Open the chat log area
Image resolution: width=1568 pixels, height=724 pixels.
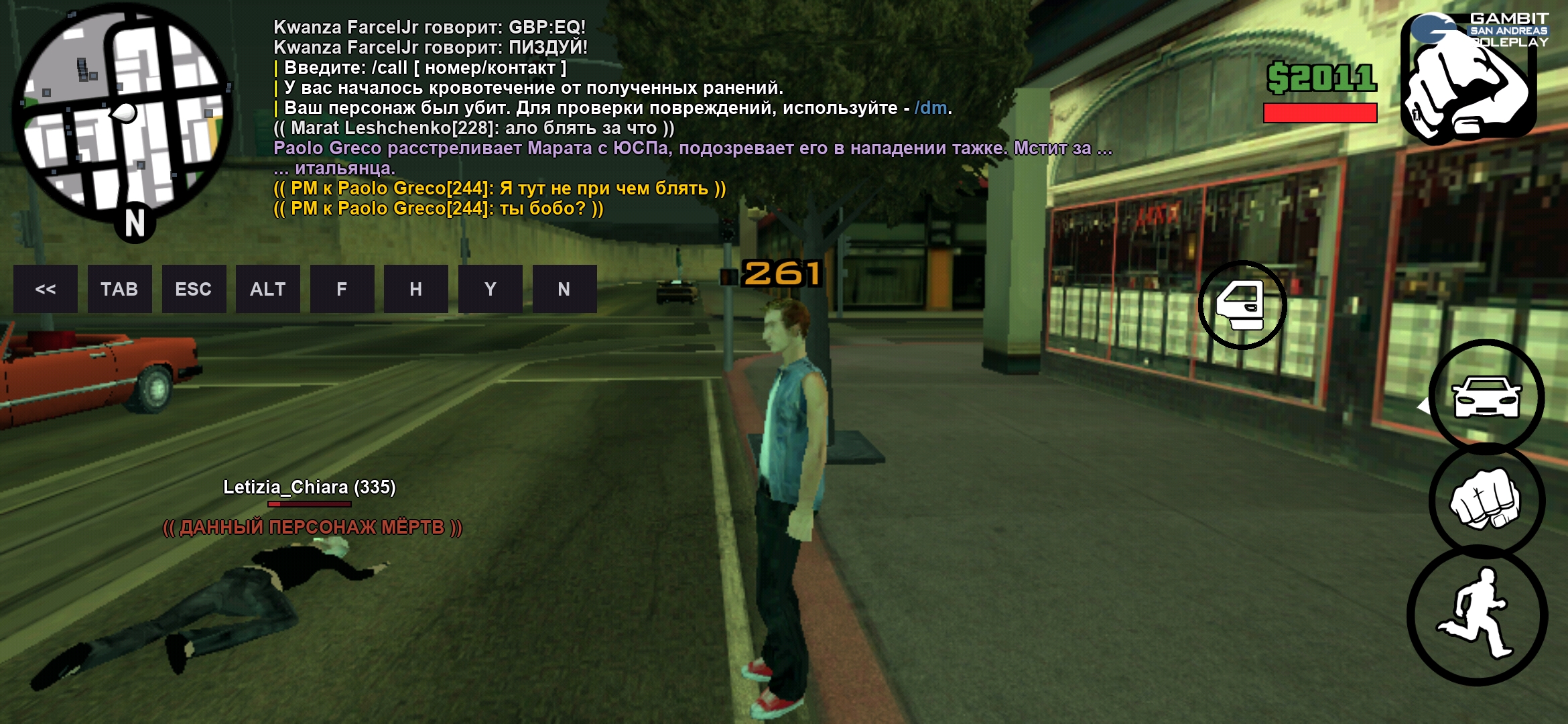click(603, 117)
